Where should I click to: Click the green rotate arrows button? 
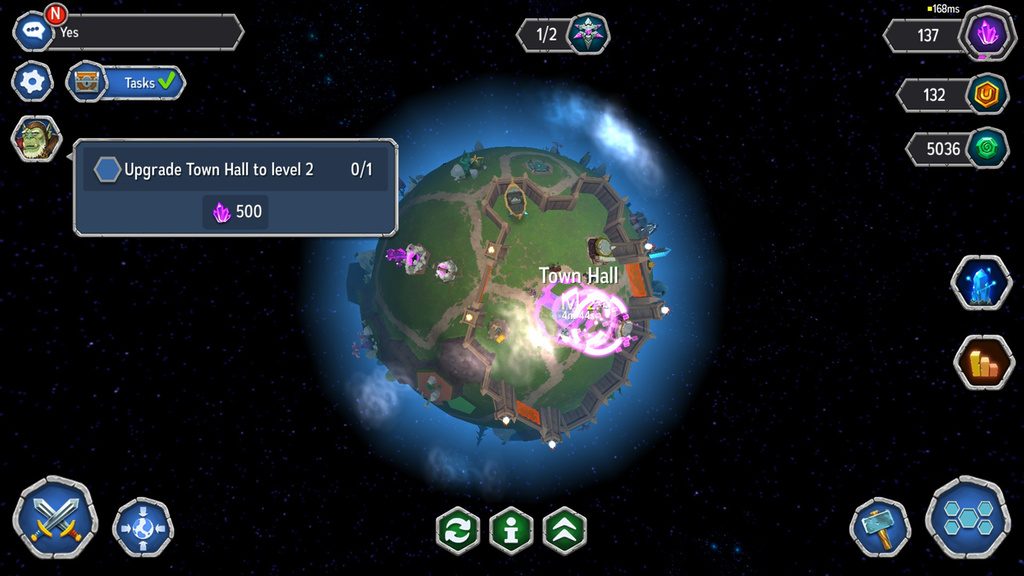click(457, 530)
